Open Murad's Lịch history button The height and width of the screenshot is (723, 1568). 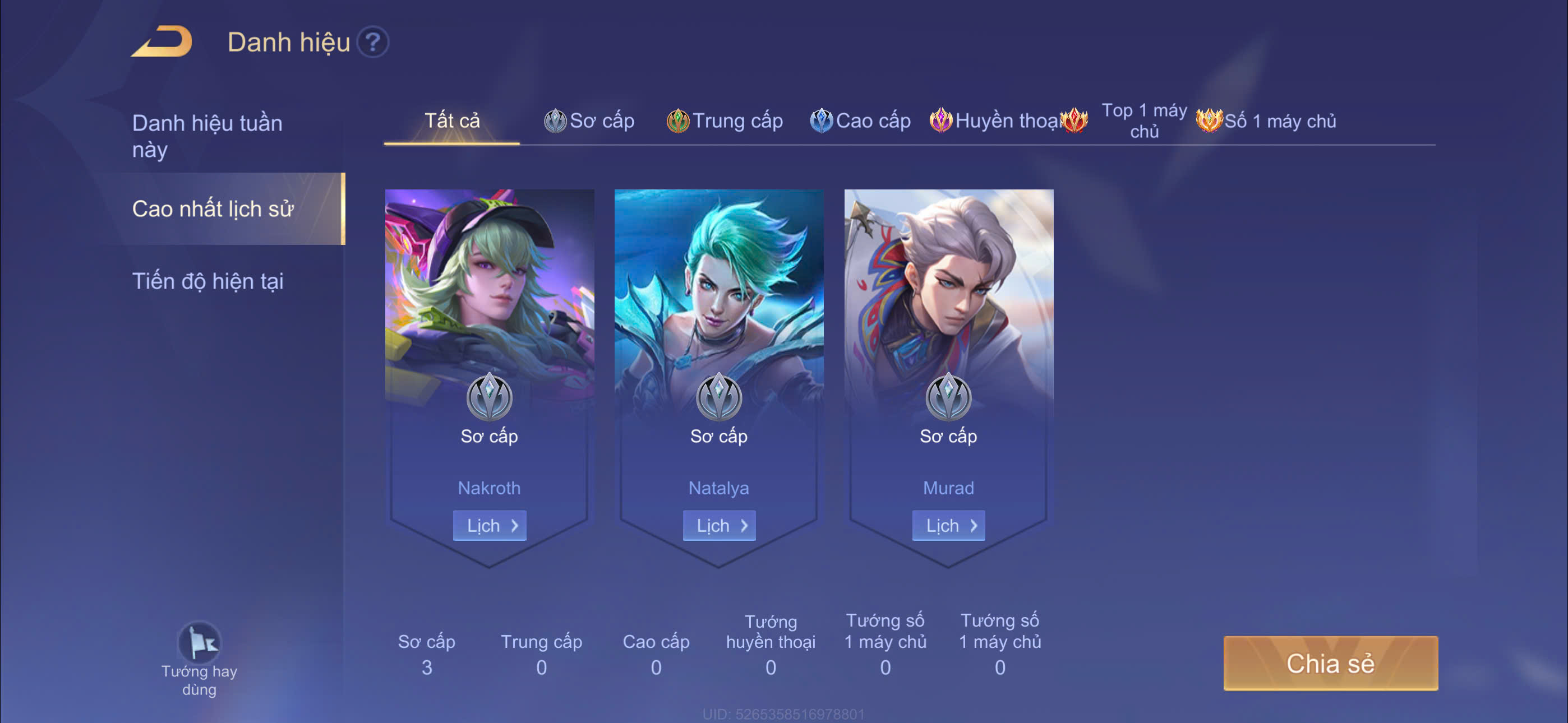948,525
